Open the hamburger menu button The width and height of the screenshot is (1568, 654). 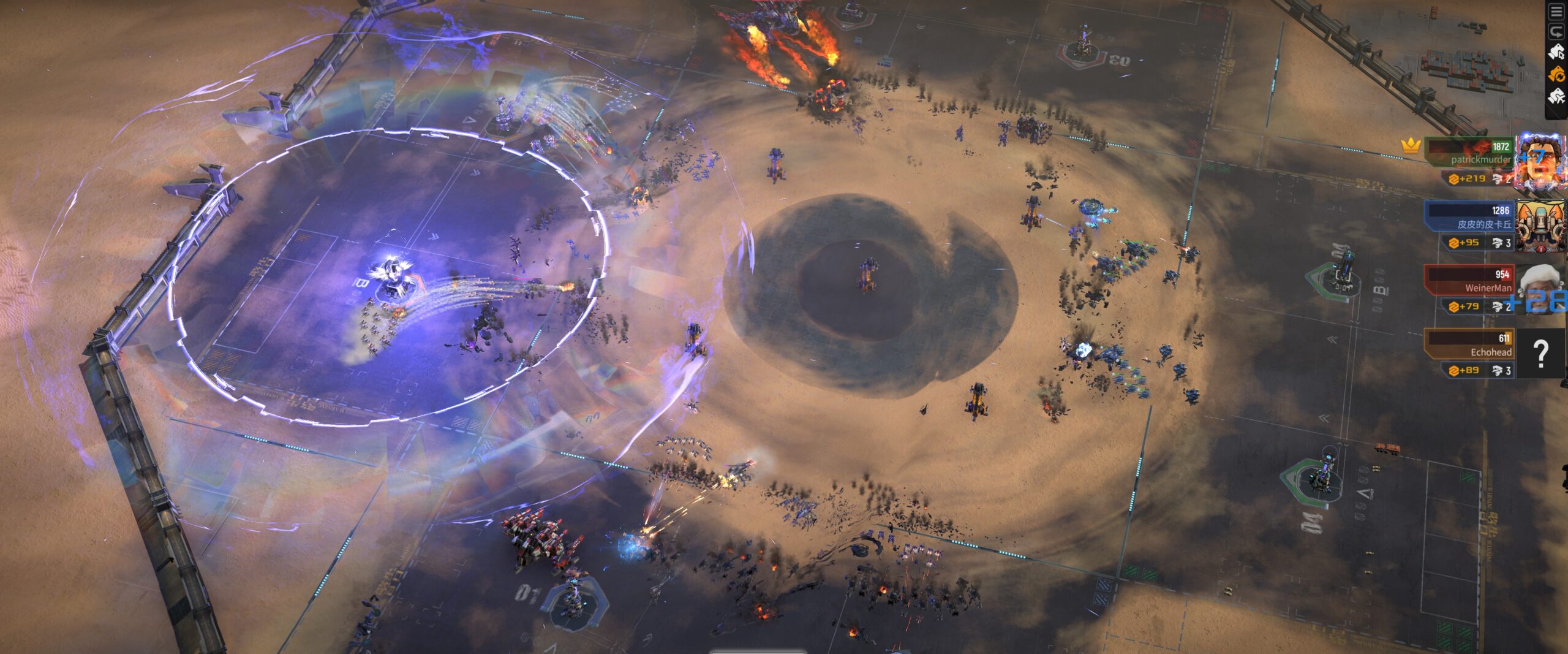coord(1556,12)
